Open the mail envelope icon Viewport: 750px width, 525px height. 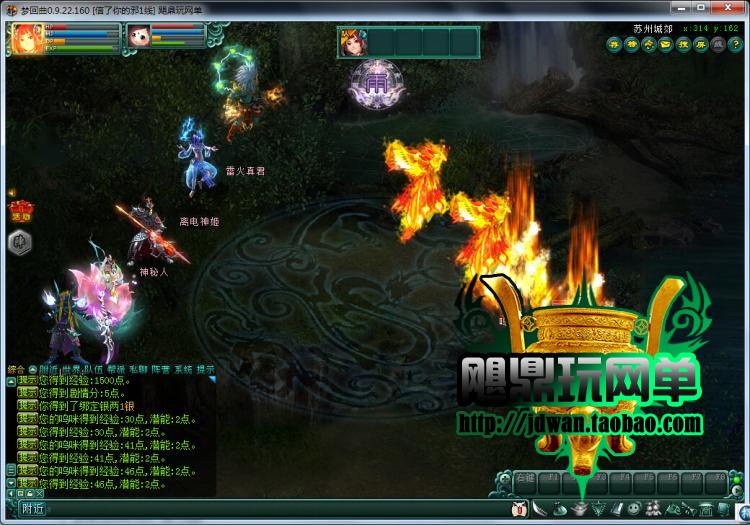point(666,44)
